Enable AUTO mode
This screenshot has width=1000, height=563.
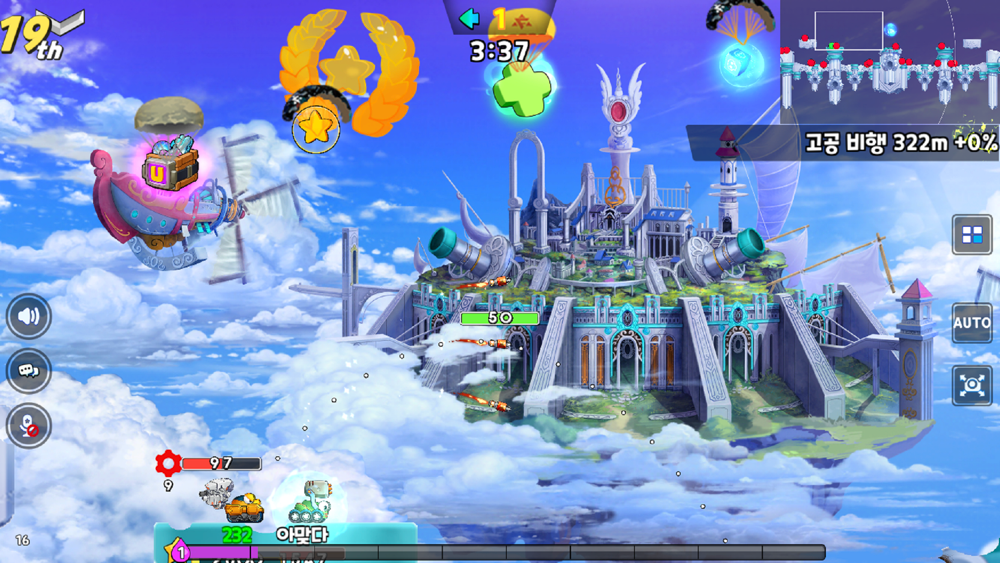pyautogui.click(x=972, y=323)
